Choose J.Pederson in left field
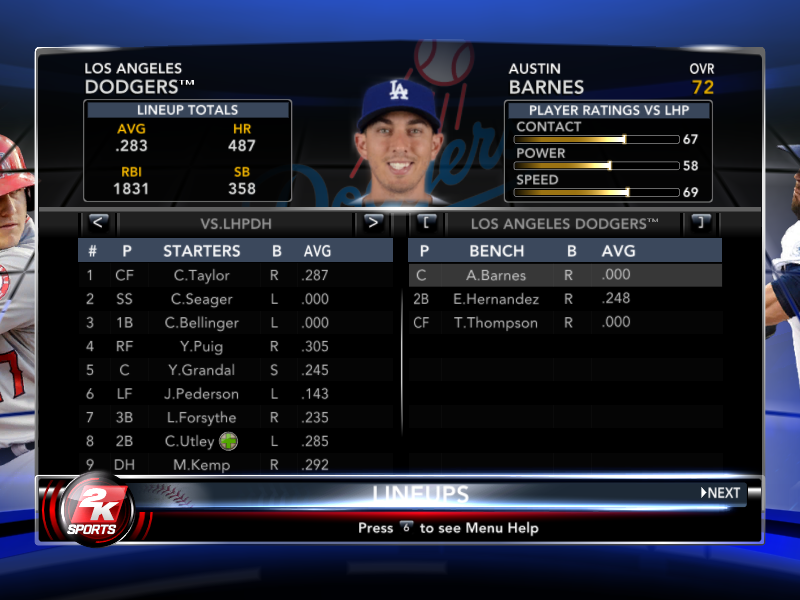 pyautogui.click(x=202, y=394)
